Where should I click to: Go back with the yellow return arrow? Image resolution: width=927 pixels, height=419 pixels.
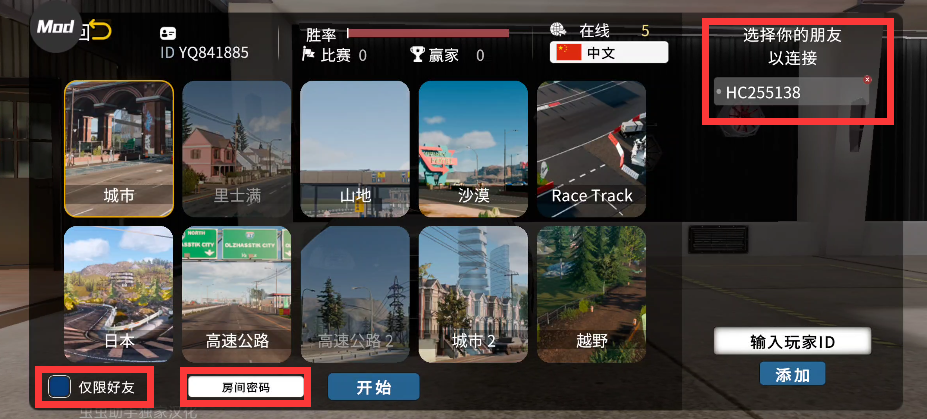[x=100, y=31]
